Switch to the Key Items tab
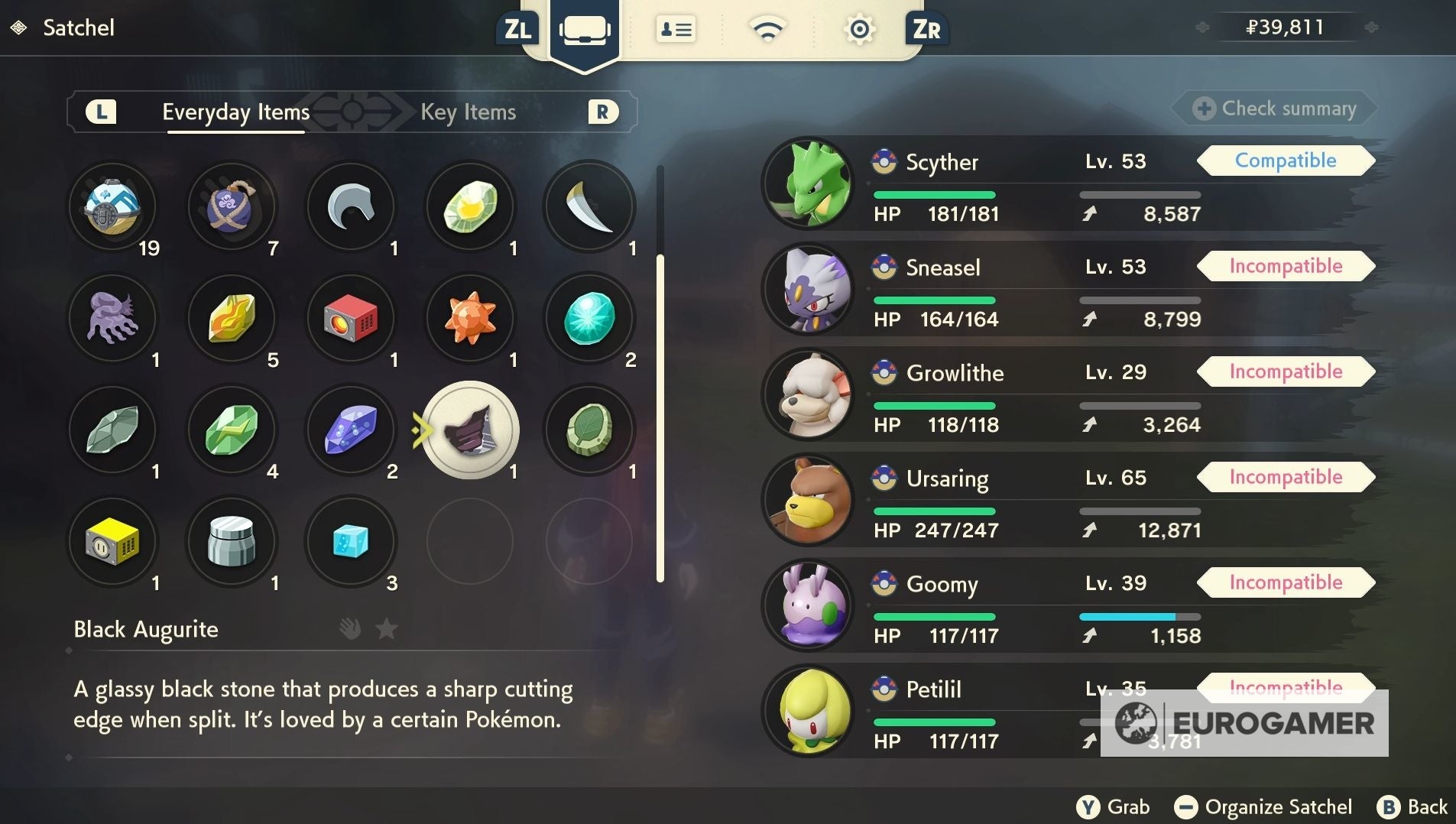The width and height of the screenshot is (1456, 824). pos(467,112)
